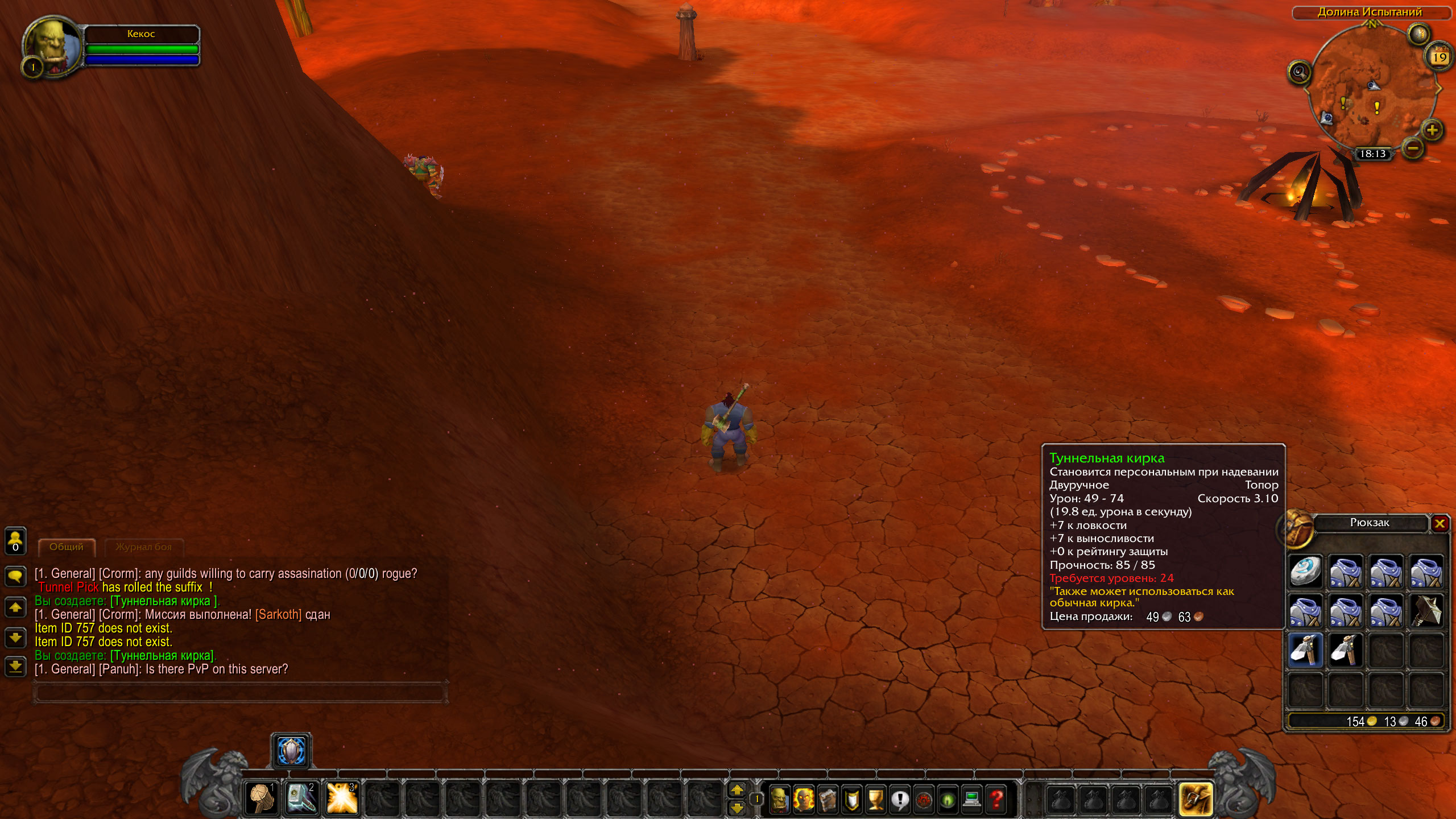1456x819 pixels.
Task: Close the Рюкзак bag window
Action: (1440, 523)
